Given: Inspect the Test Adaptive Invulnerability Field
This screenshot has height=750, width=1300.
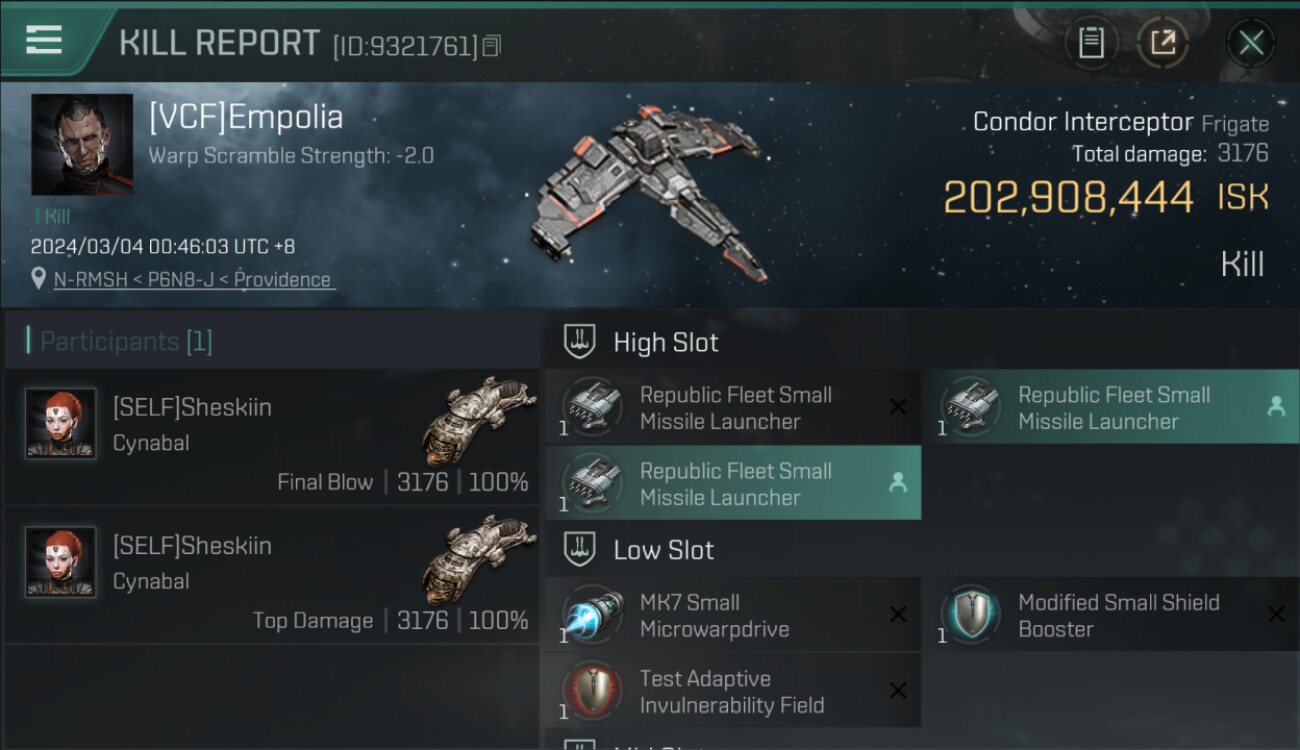Looking at the screenshot, I should pyautogui.click(x=732, y=691).
